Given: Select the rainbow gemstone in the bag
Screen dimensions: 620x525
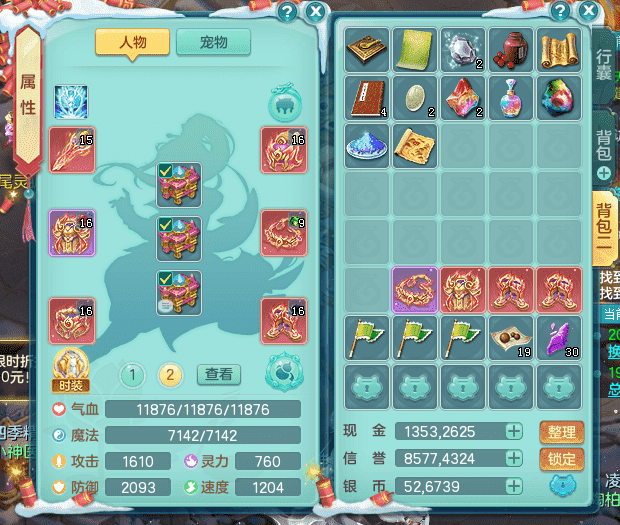Looking at the screenshot, I should (560, 96).
